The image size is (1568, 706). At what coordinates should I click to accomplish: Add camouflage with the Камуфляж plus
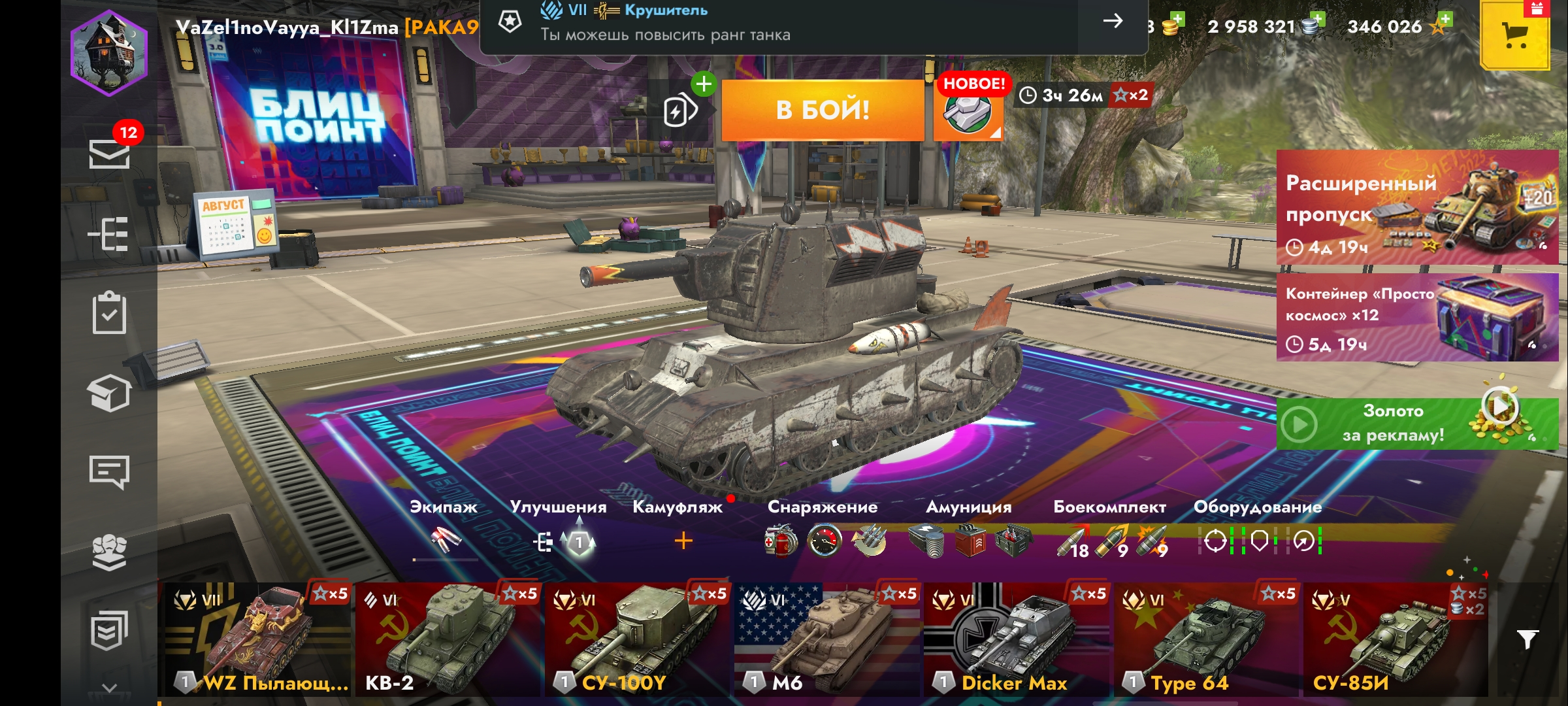(x=683, y=541)
